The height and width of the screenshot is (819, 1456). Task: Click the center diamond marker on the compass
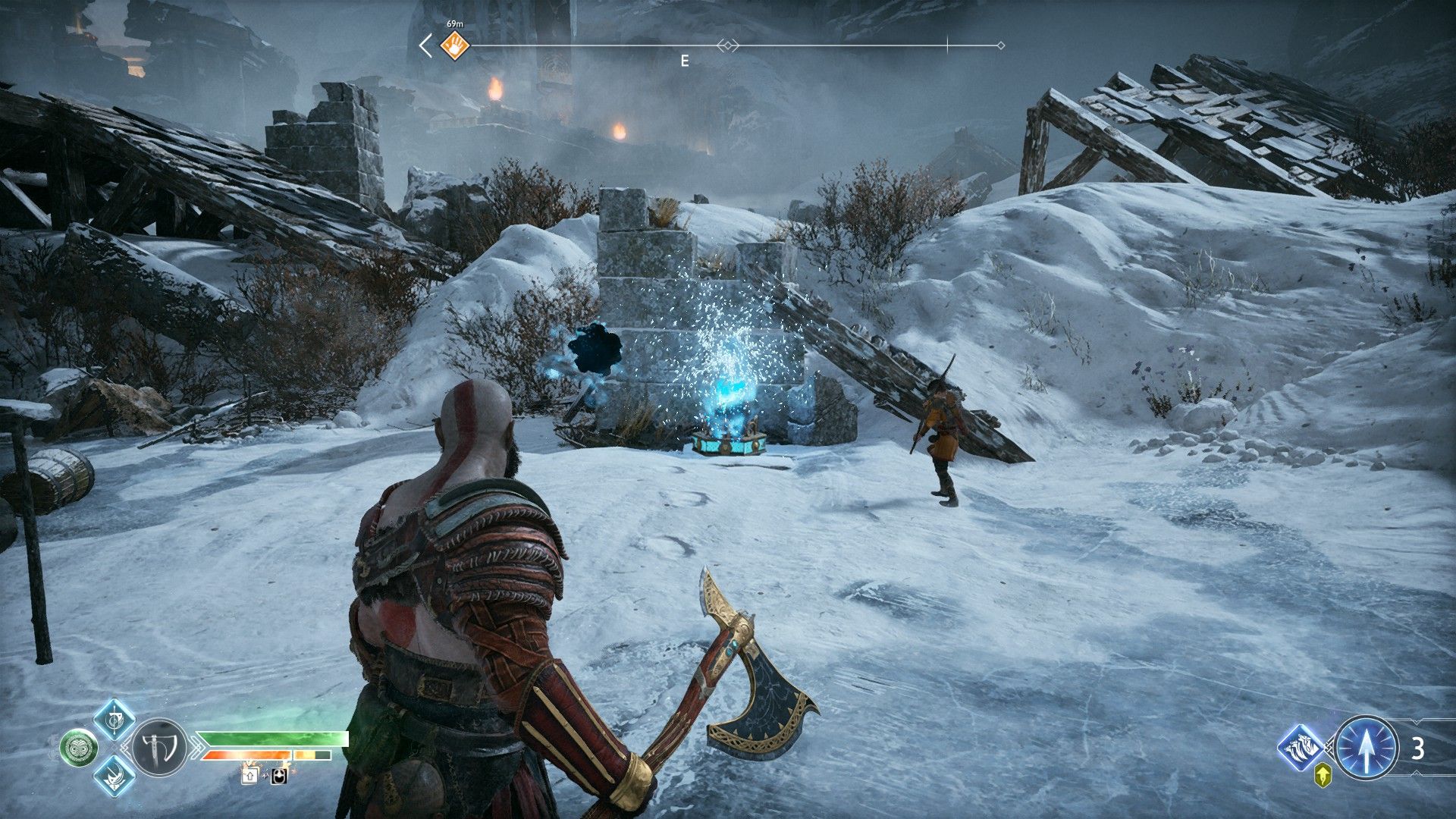[x=728, y=45]
